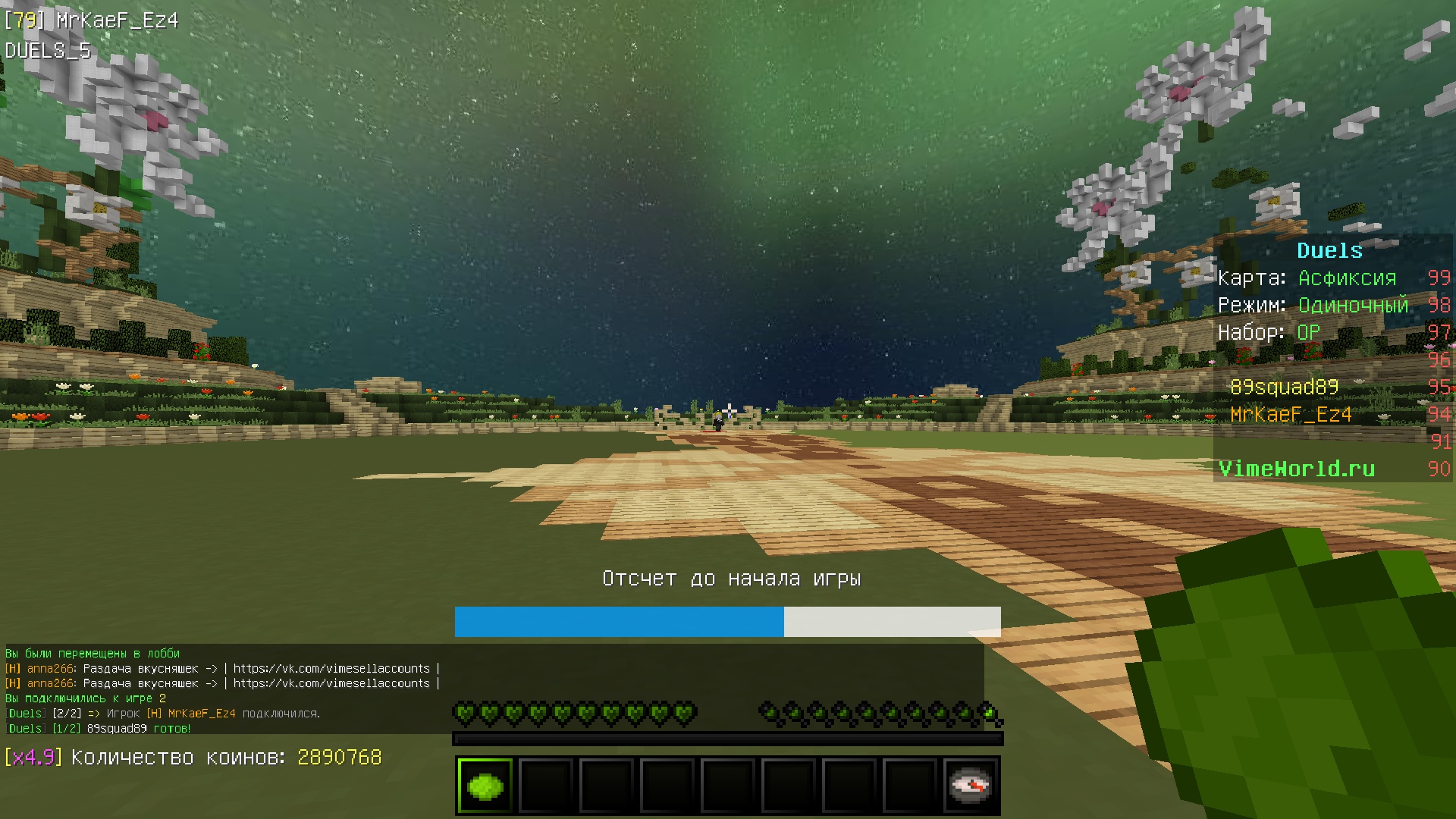
Task: Select the lime dye hotbar slot
Action: pyautogui.click(x=485, y=786)
